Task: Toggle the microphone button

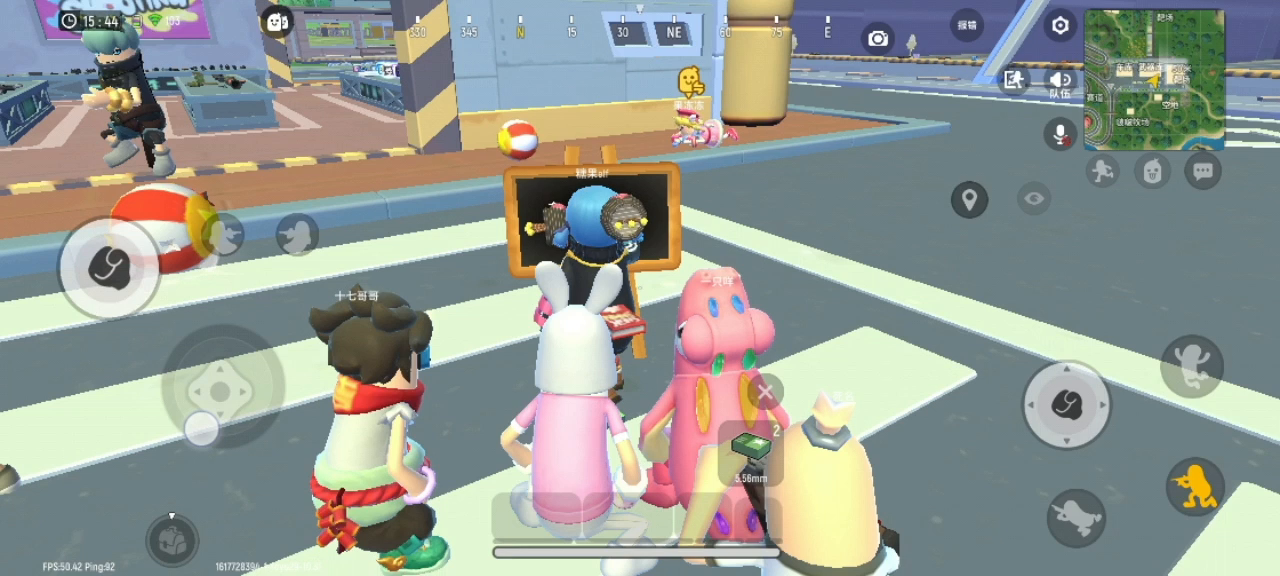Action: tap(1060, 132)
